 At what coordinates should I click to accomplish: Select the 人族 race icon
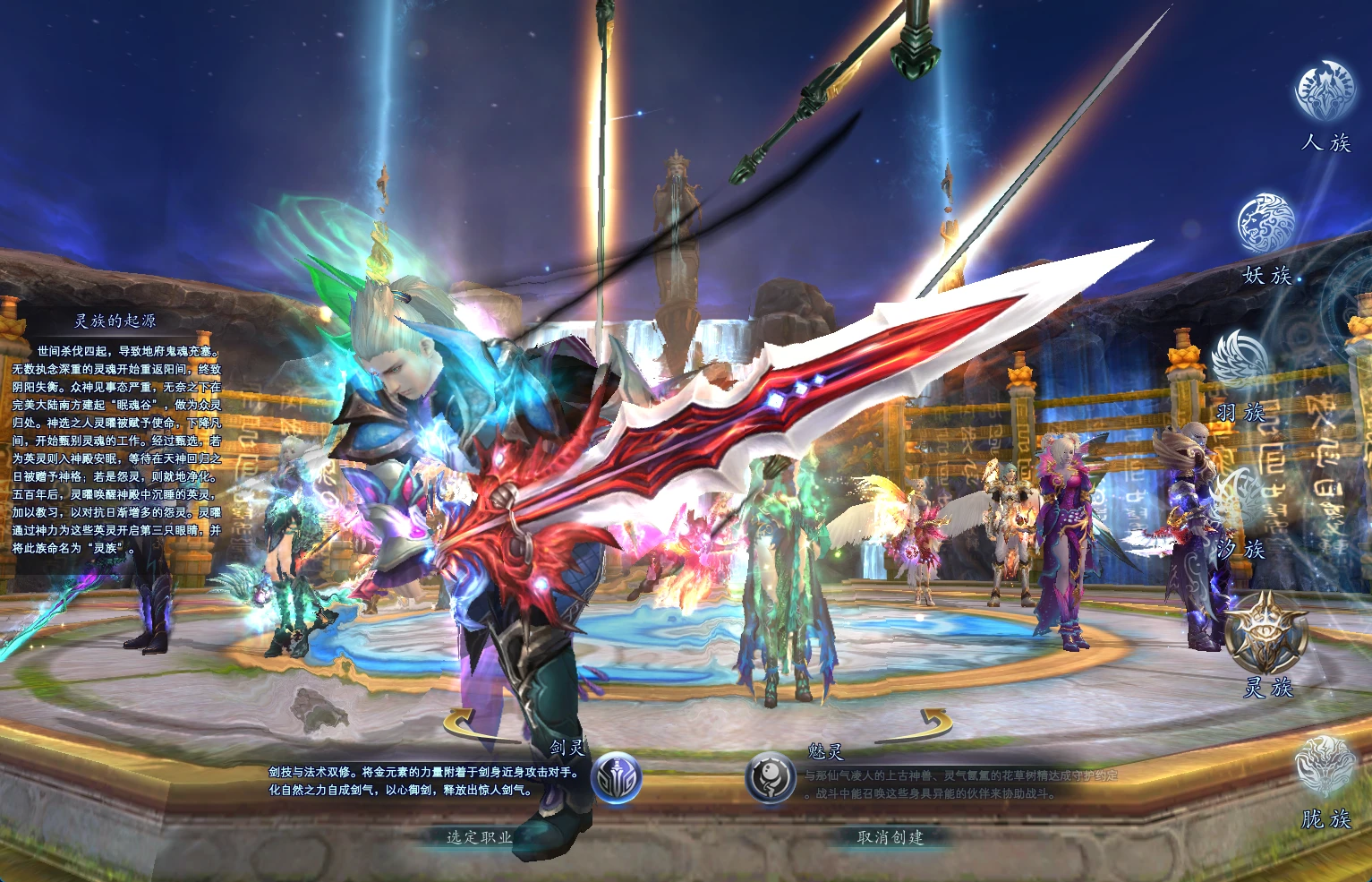point(1325,91)
